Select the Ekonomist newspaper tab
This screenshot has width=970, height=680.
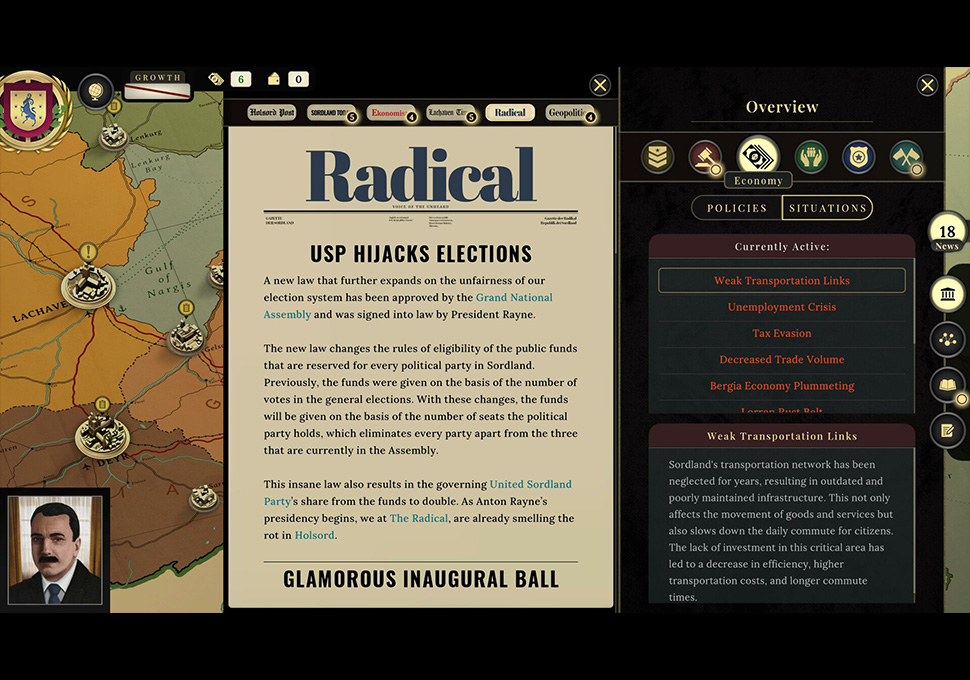tap(389, 113)
